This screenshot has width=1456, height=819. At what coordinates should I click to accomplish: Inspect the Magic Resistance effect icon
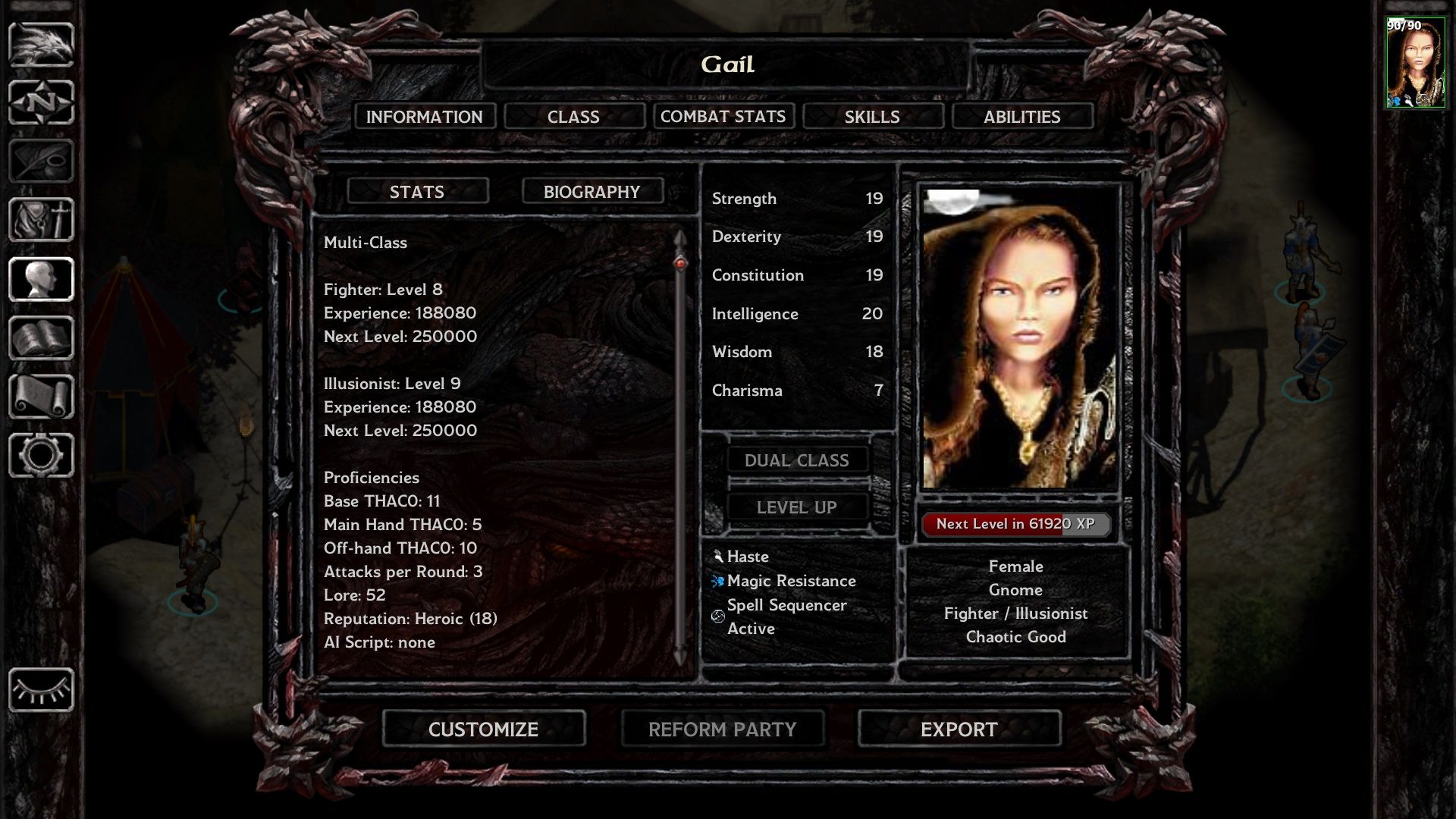[x=717, y=581]
